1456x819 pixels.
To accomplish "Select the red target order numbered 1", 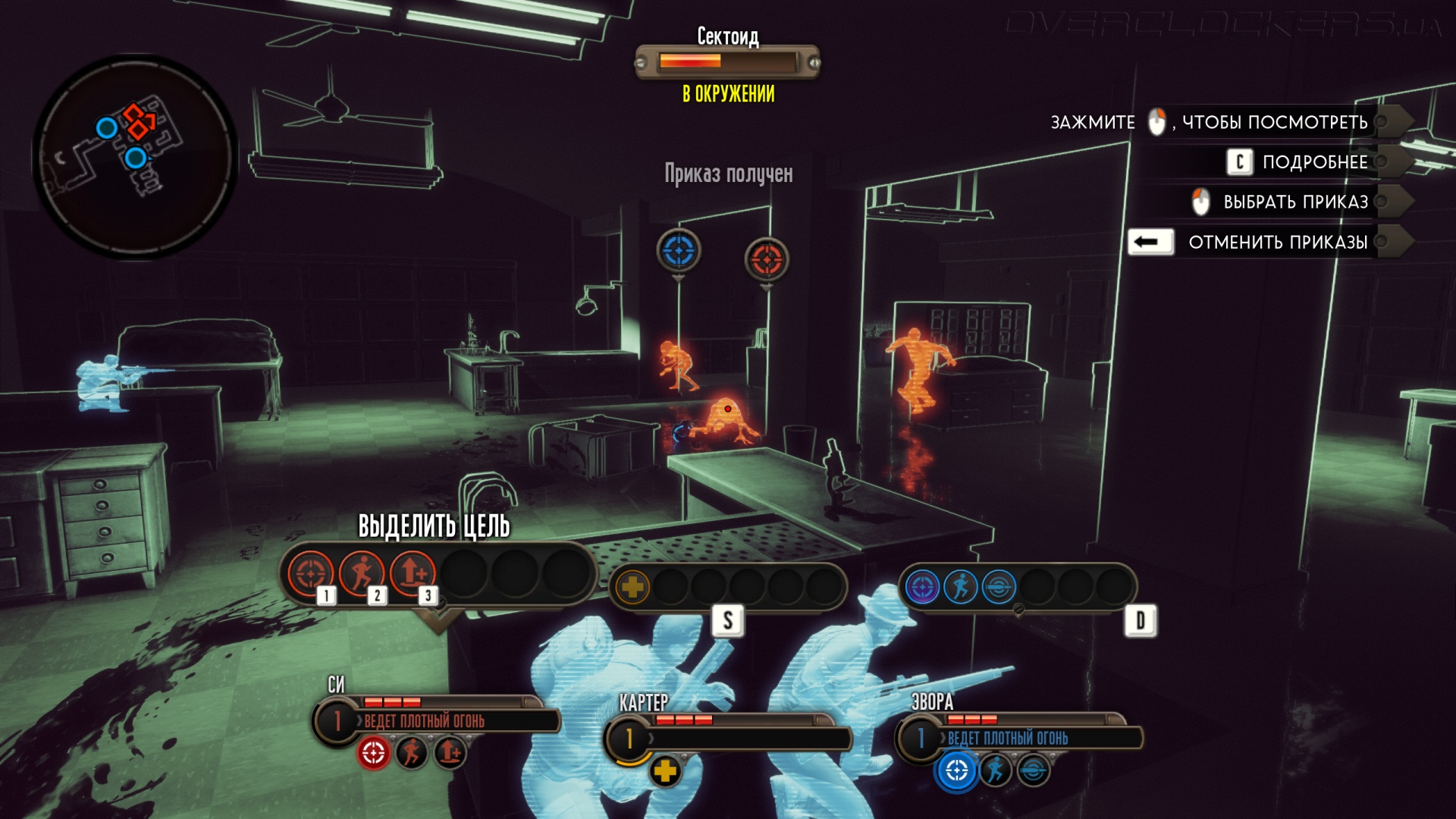I will (310, 573).
